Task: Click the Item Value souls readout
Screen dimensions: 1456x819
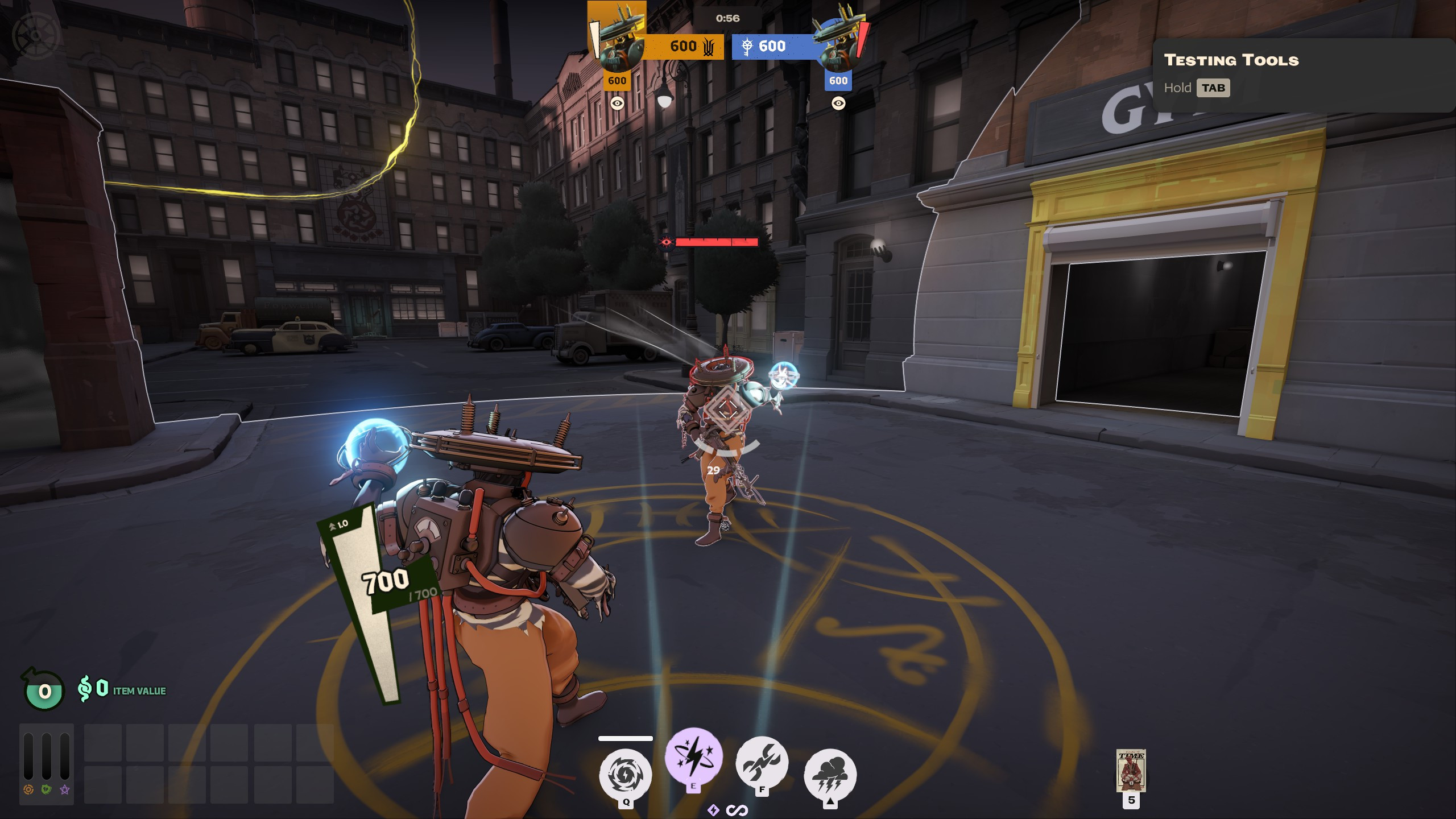Action: (x=122, y=689)
